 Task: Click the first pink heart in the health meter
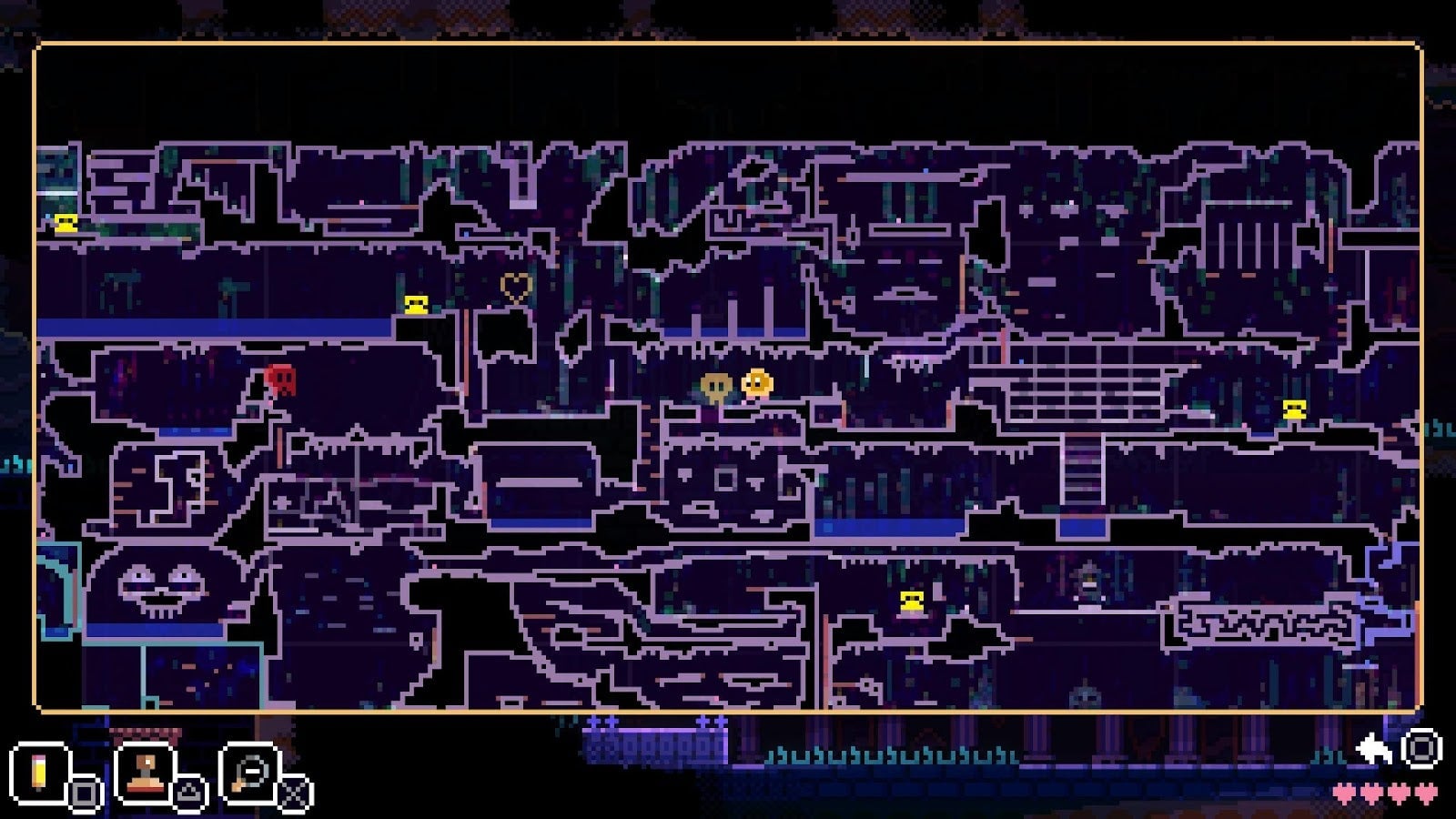pyautogui.click(x=1344, y=793)
